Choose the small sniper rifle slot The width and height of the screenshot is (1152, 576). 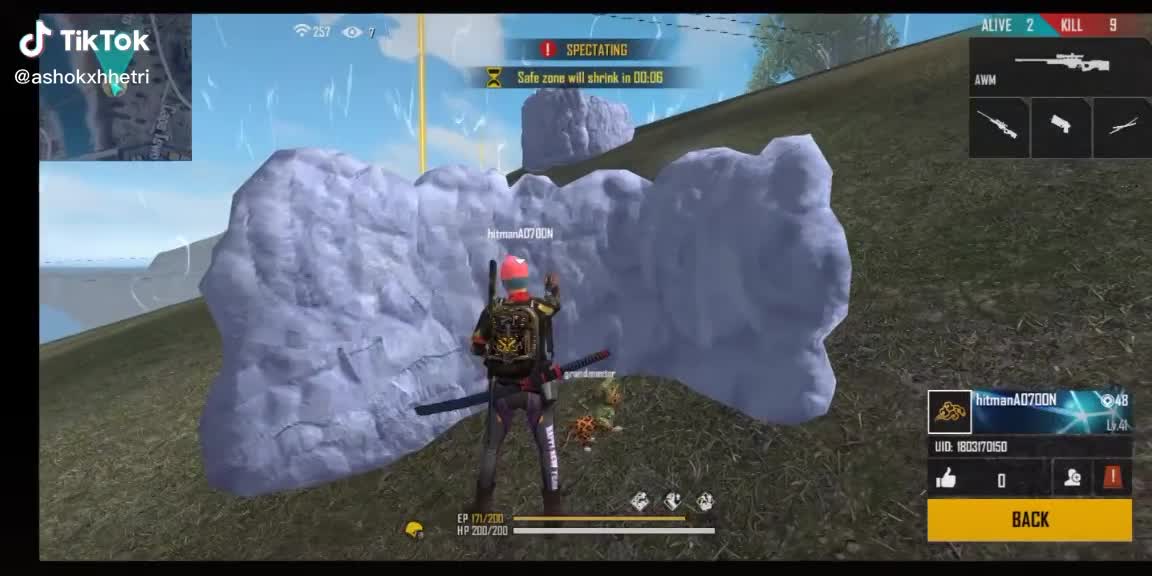(x=998, y=127)
